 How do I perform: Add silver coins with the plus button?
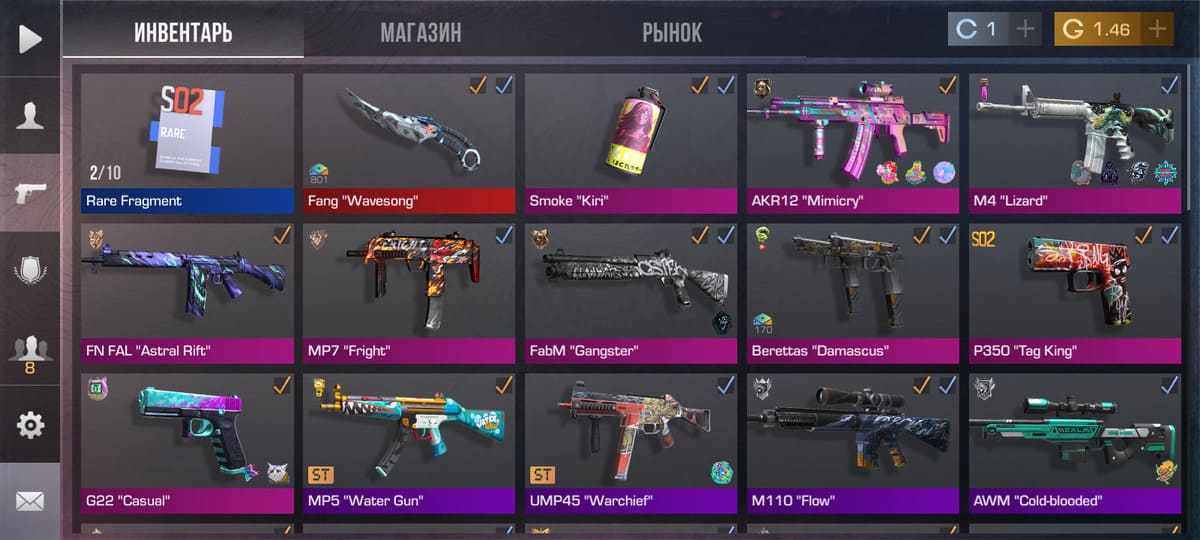(1025, 29)
